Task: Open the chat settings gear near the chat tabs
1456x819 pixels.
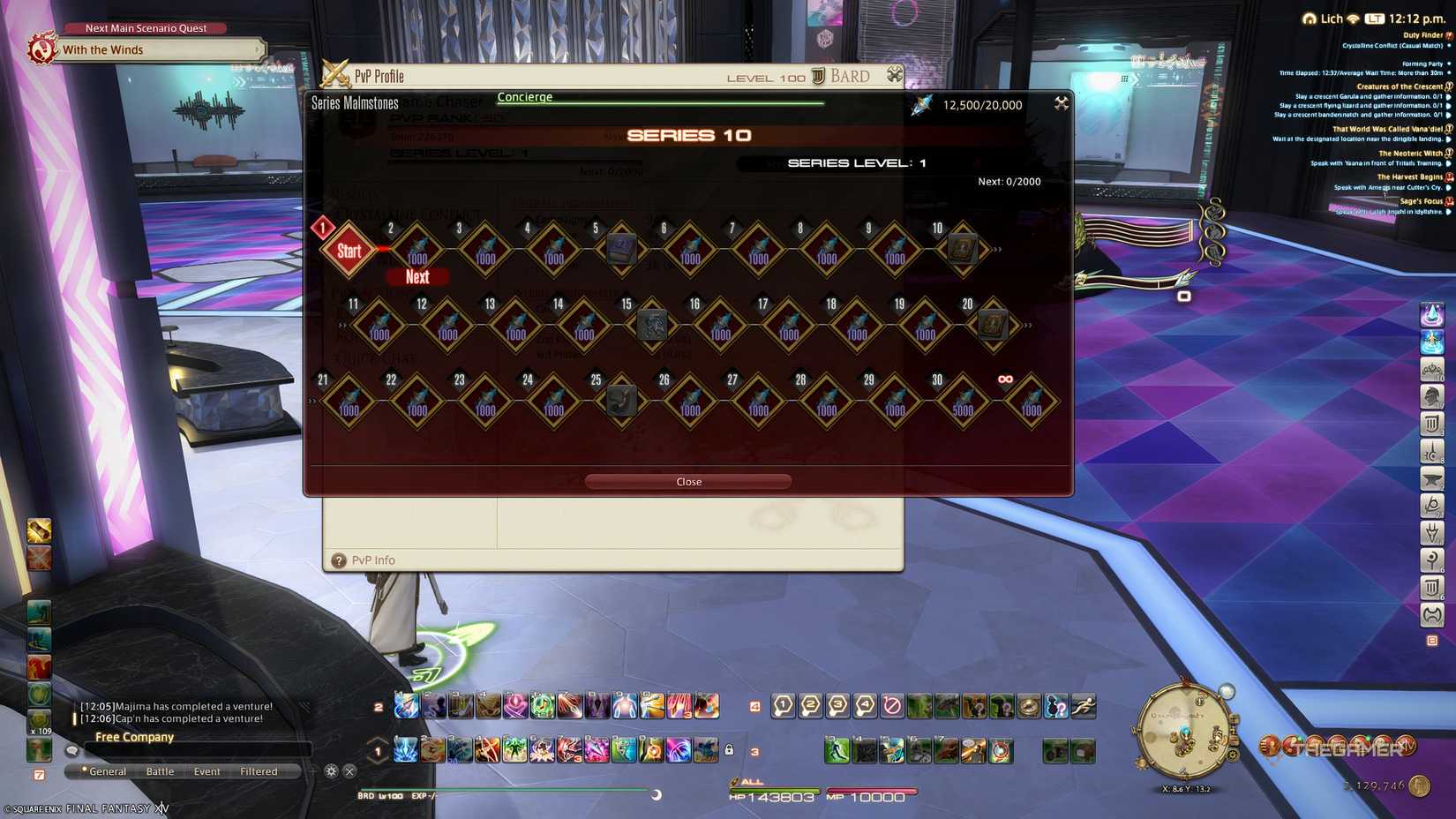Action: click(331, 770)
